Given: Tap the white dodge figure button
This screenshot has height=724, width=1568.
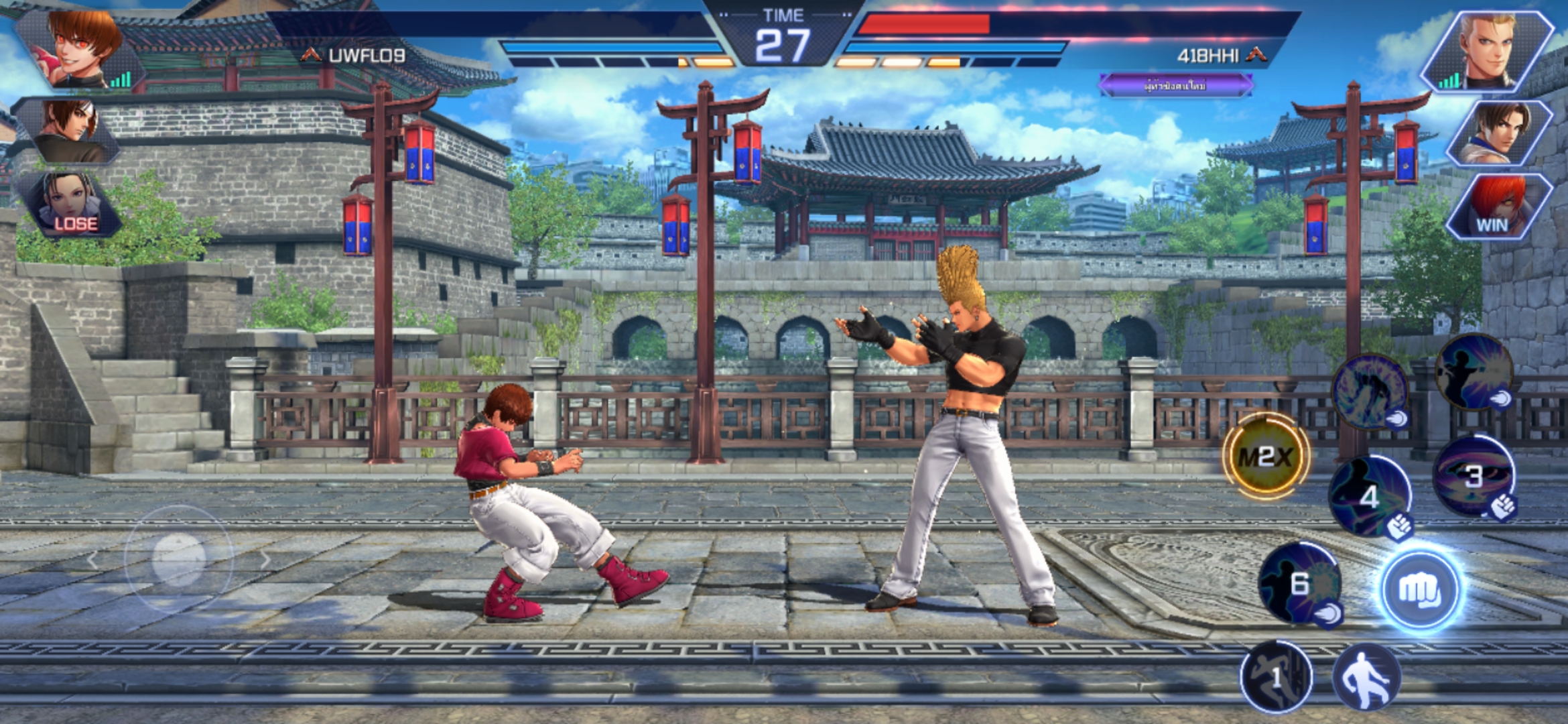Looking at the screenshot, I should point(1366,677).
